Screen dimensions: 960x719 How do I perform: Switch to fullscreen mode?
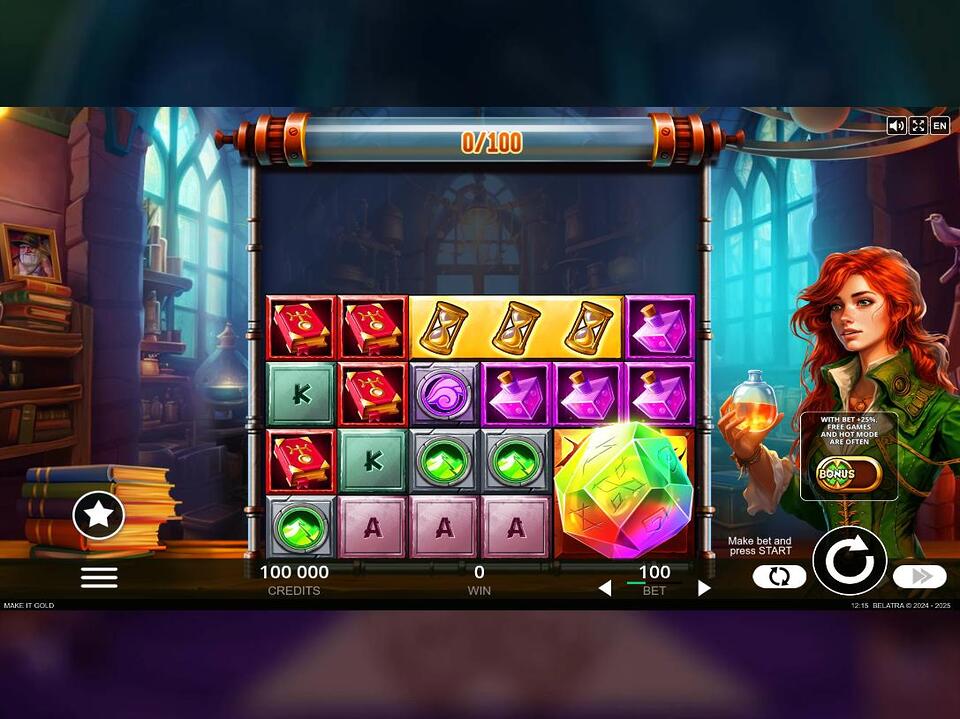coord(918,126)
